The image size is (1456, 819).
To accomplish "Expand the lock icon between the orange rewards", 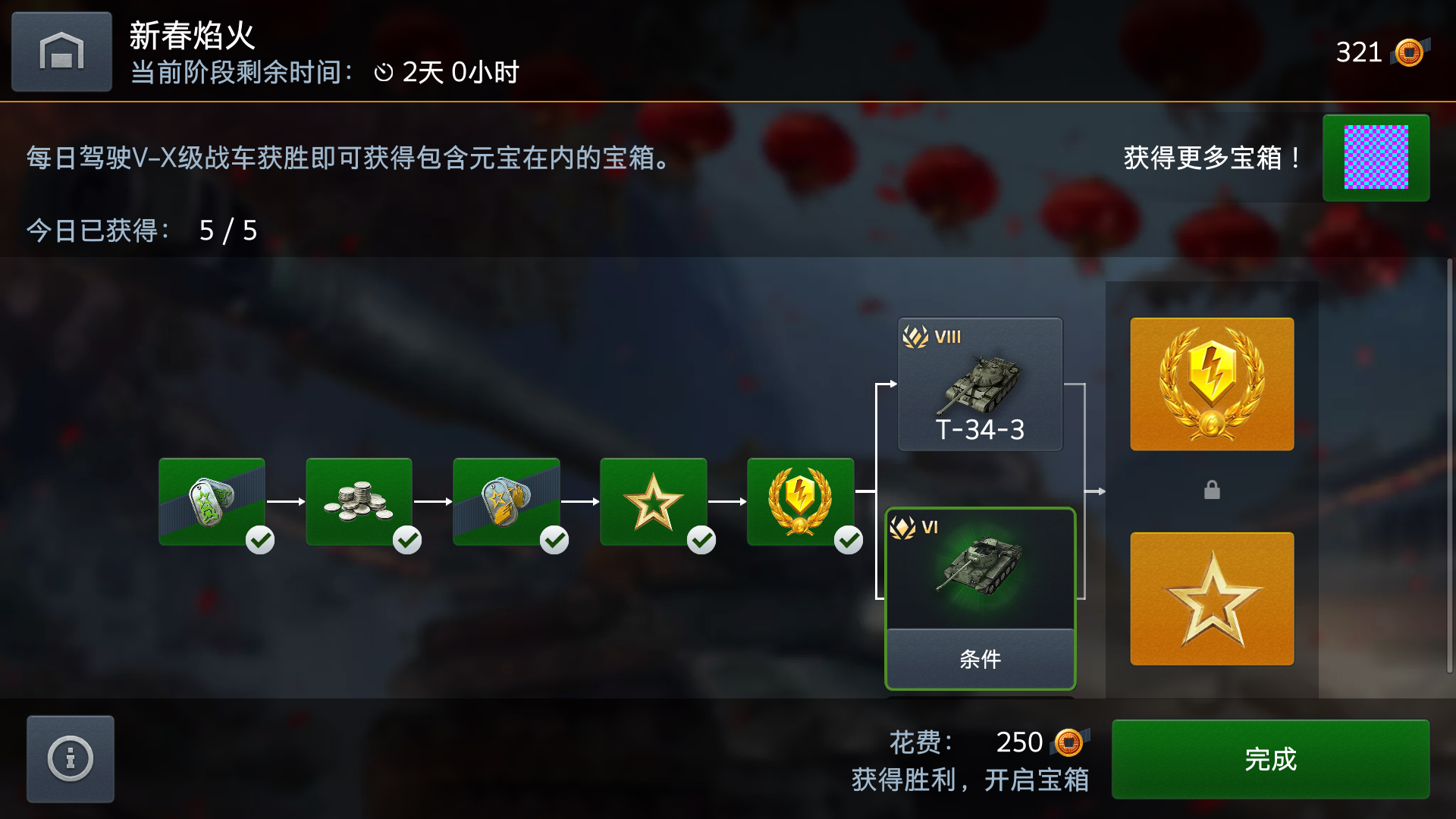I will pyautogui.click(x=1211, y=490).
